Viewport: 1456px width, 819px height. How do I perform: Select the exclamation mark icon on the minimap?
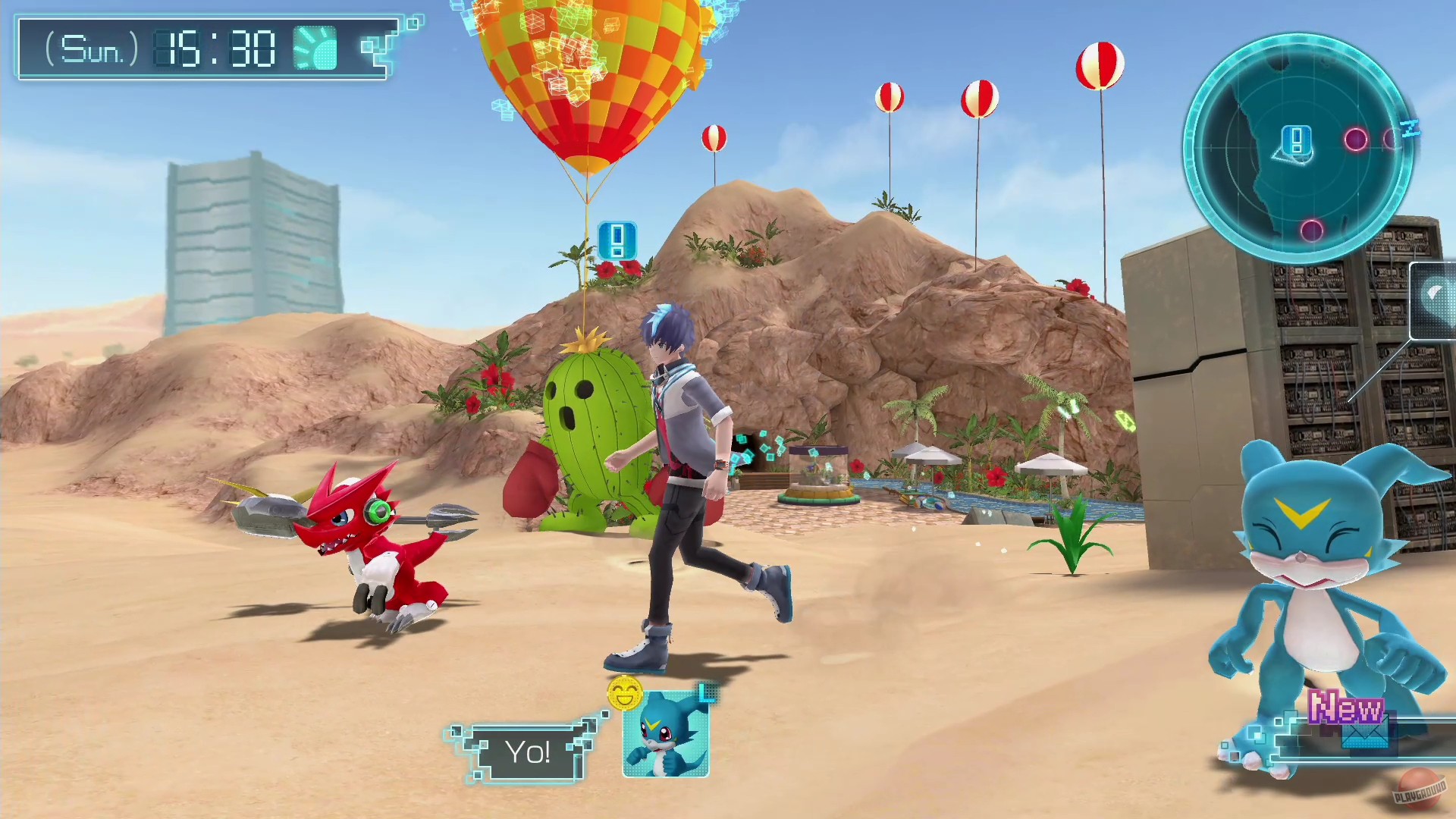click(1298, 139)
